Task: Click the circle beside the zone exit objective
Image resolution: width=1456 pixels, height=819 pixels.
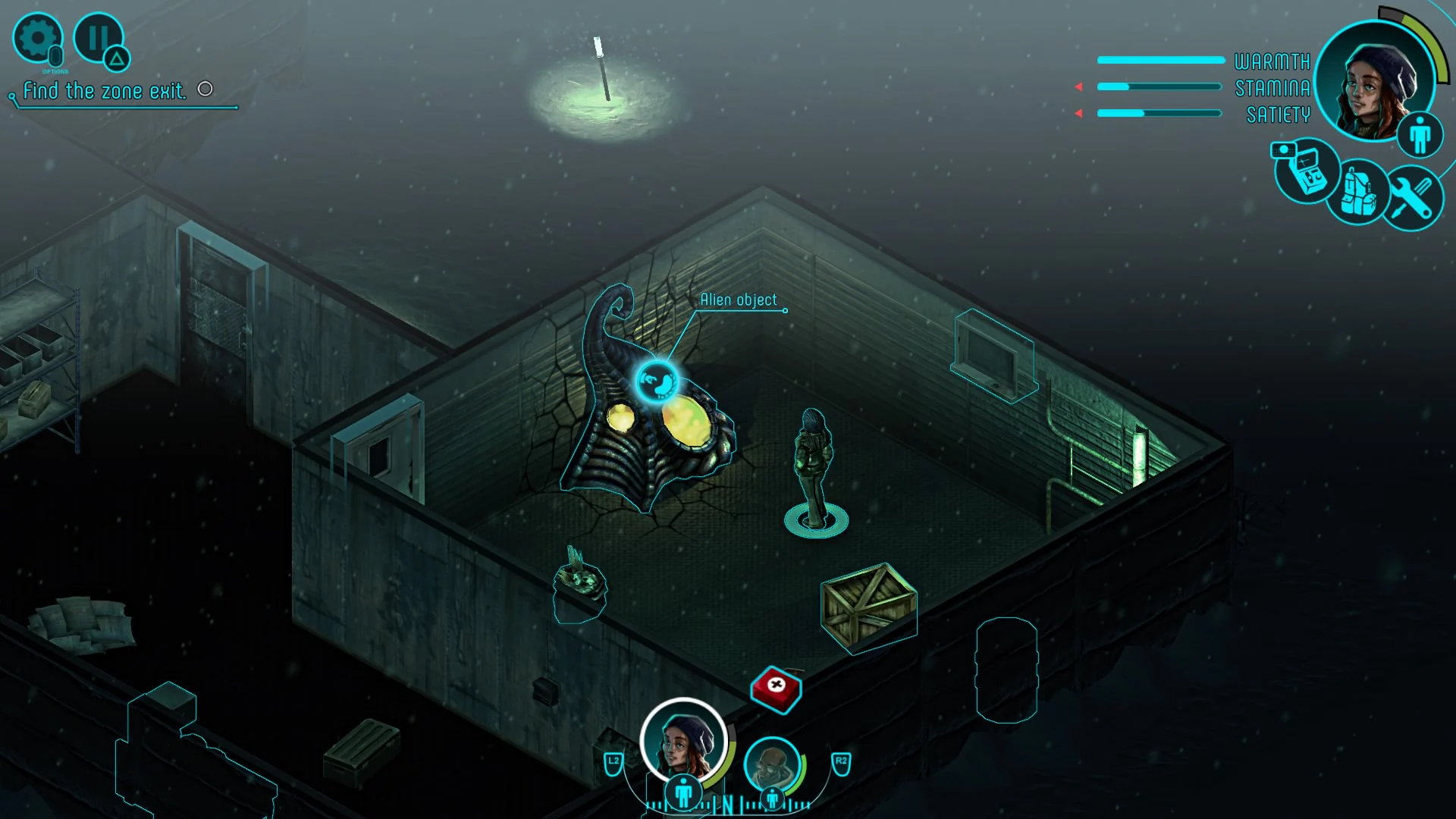Action: pyautogui.click(x=204, y=89)
